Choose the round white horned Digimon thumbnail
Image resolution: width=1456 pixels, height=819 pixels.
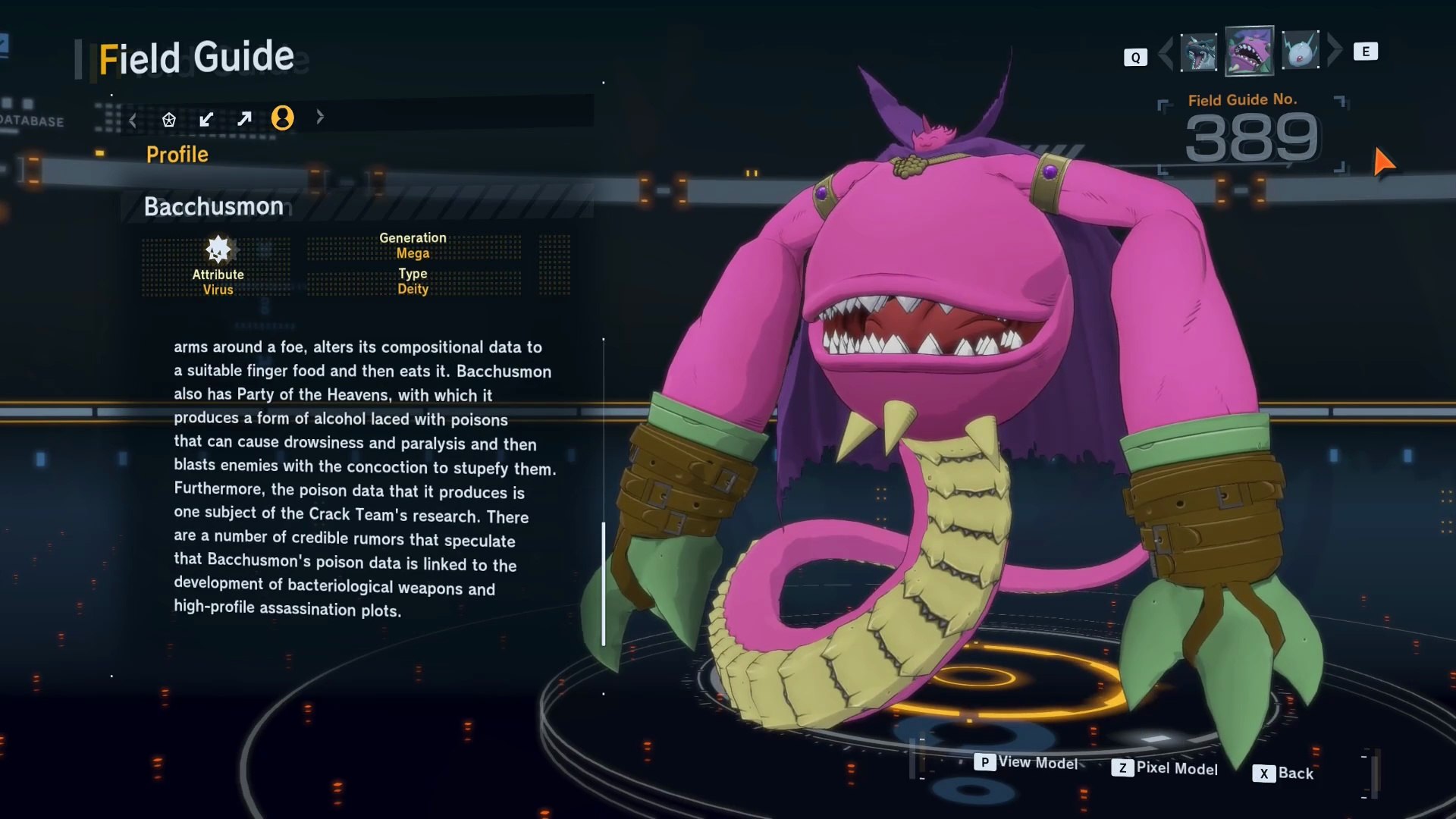[1300, 51]
